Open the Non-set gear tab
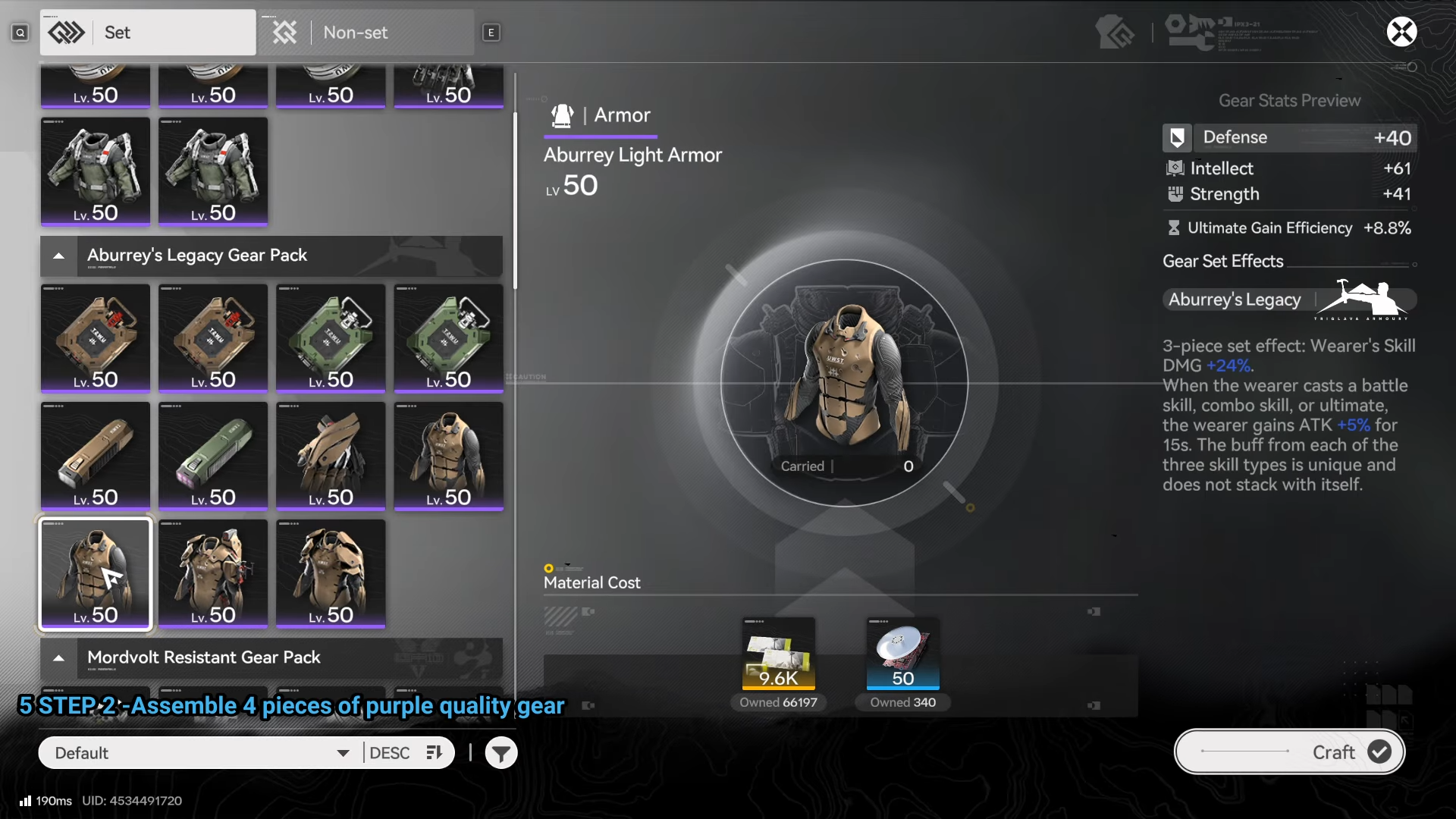This screenshot has height=819, width=1456. click(x=366, y=33)
